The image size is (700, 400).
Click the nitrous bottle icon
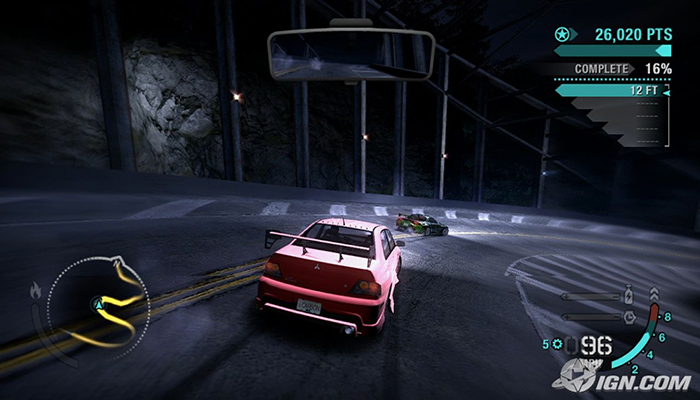(x=628, y=295)
